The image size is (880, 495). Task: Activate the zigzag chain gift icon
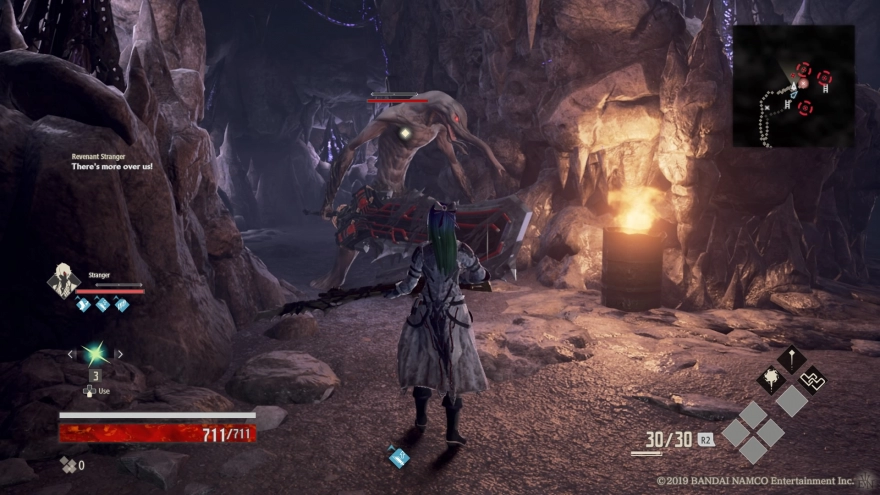coord(812,378)
